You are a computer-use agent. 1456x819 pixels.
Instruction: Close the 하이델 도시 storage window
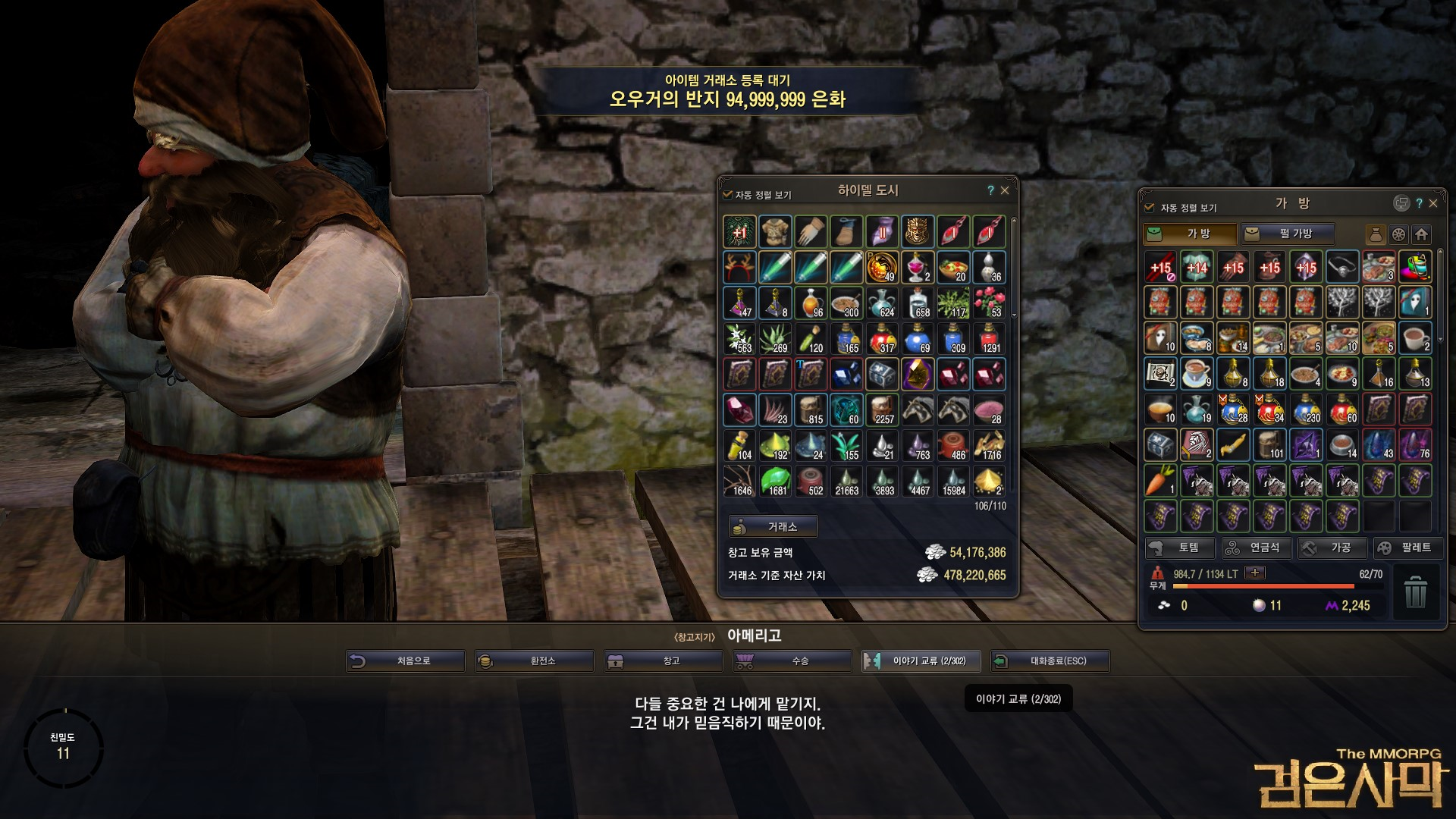coord(1005,191)
